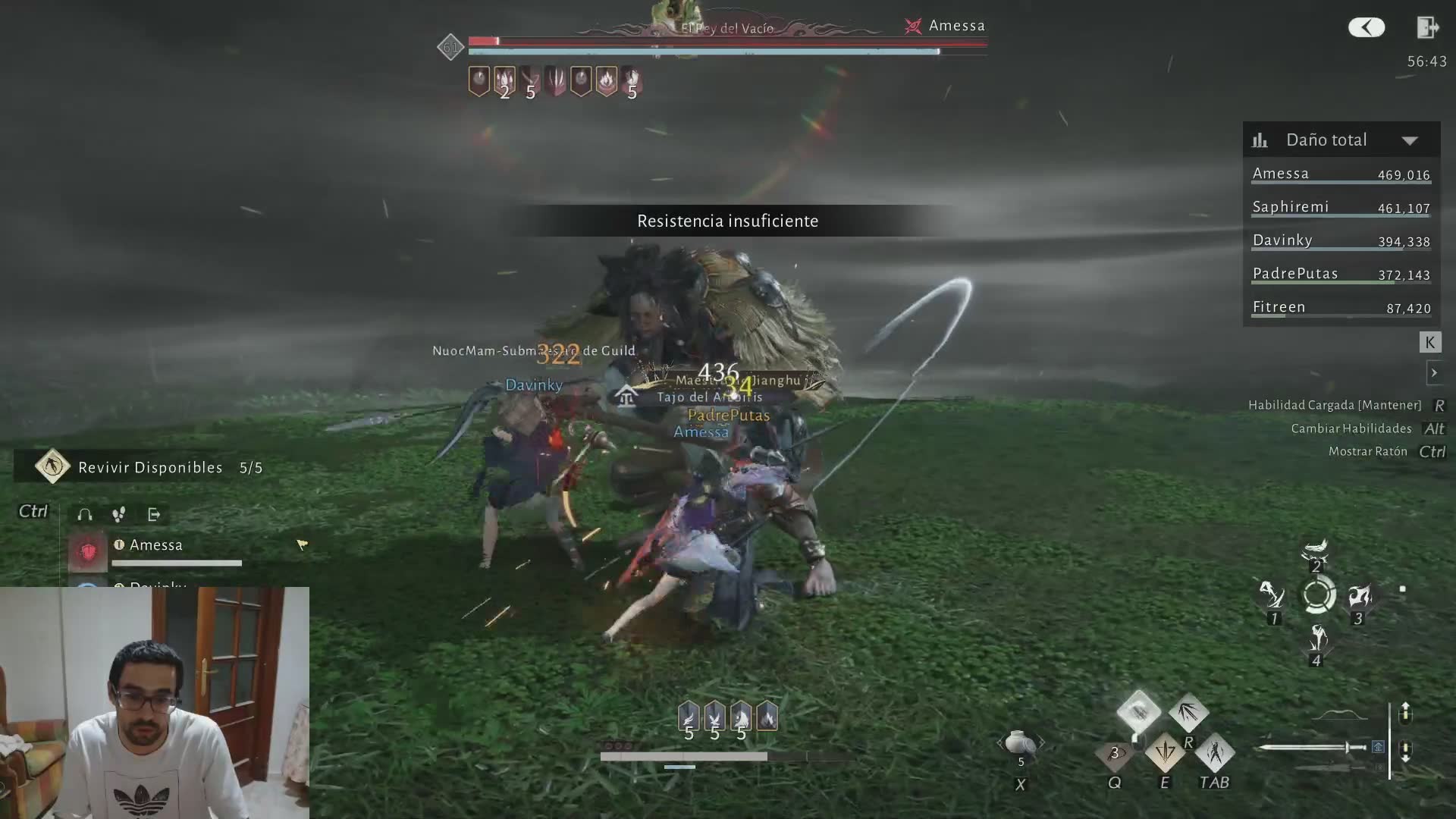The height and width of the screenshot is (819, 1456).
Task: Click the white back-arrow pill button
Action: pos(1367,28)
